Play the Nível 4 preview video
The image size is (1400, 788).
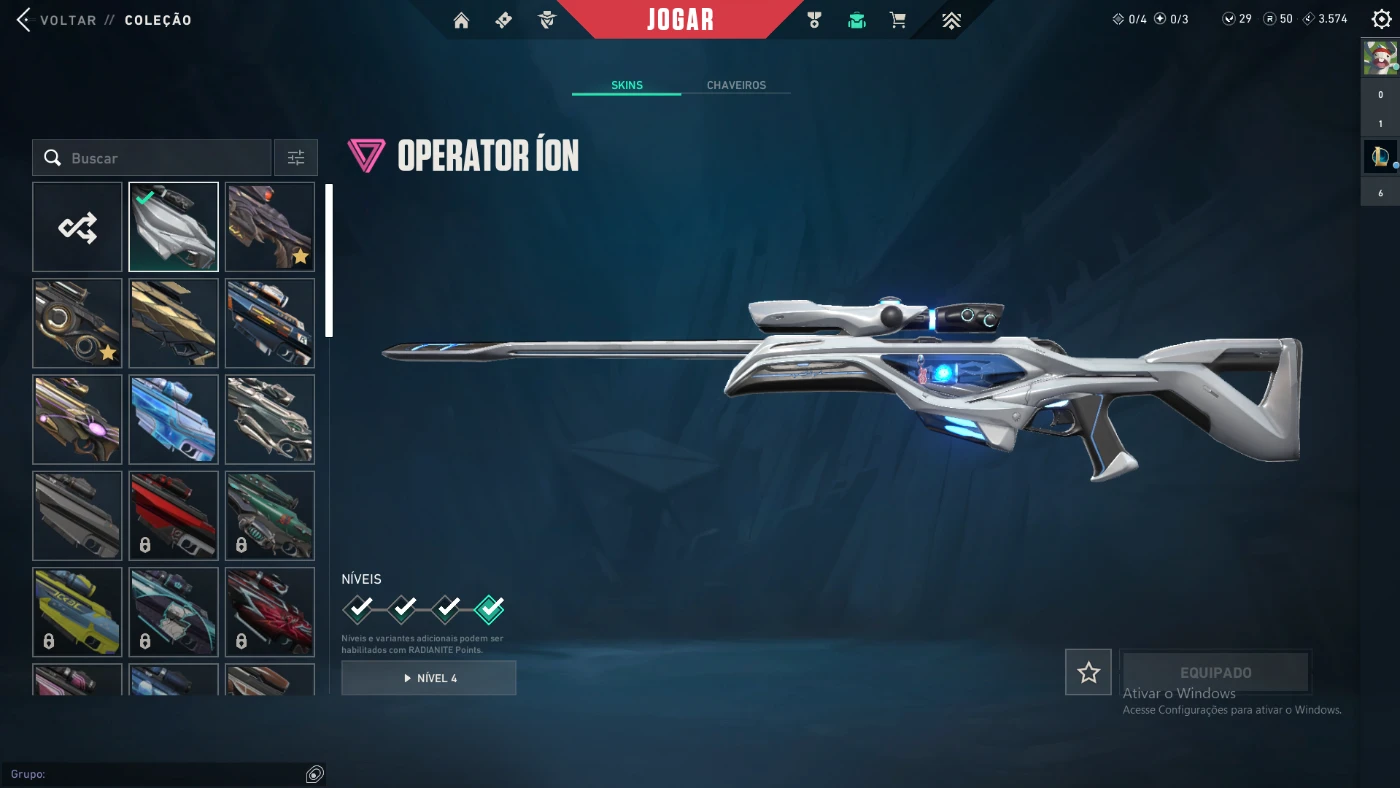point(429,678)
